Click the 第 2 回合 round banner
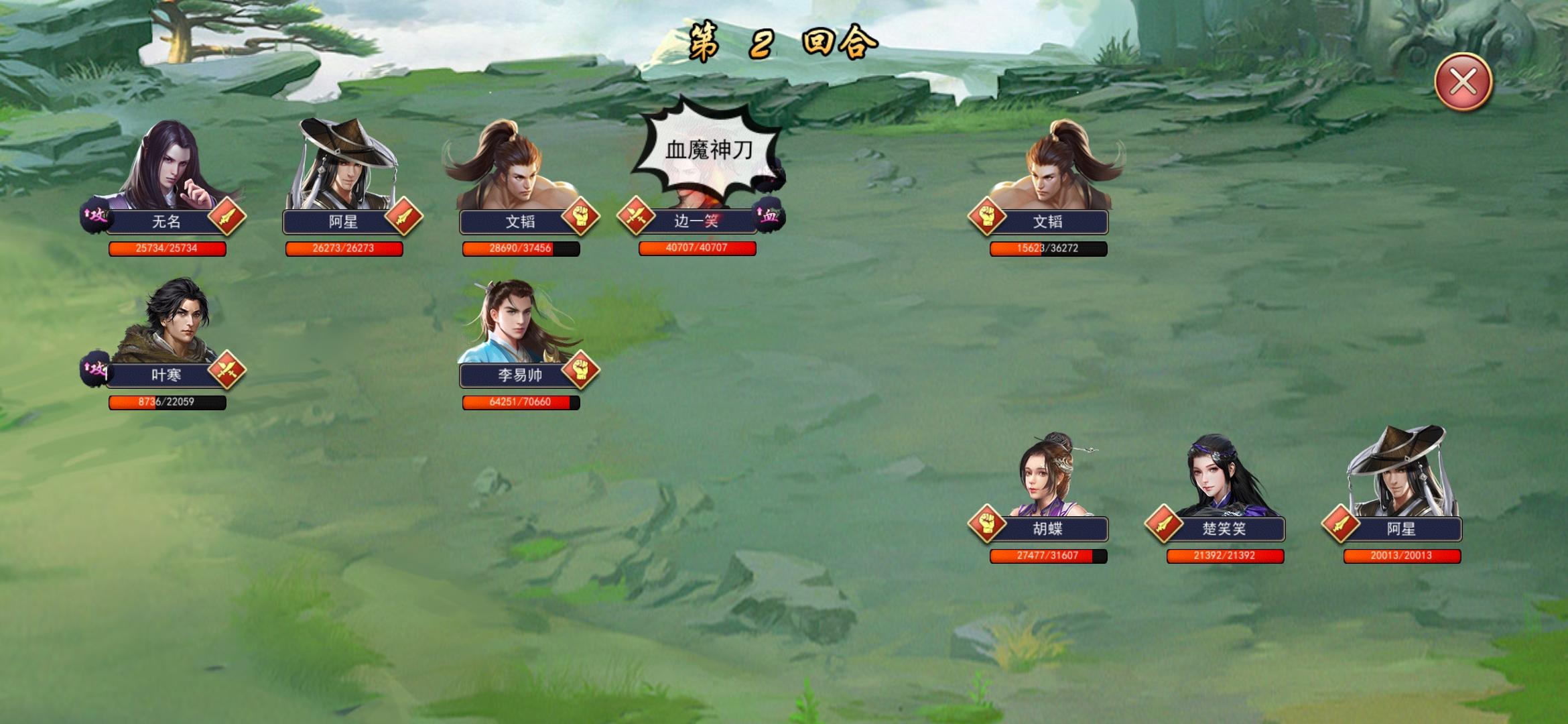Image resolution: width=1568 pixels, height=724 pixels. (780, 42)
